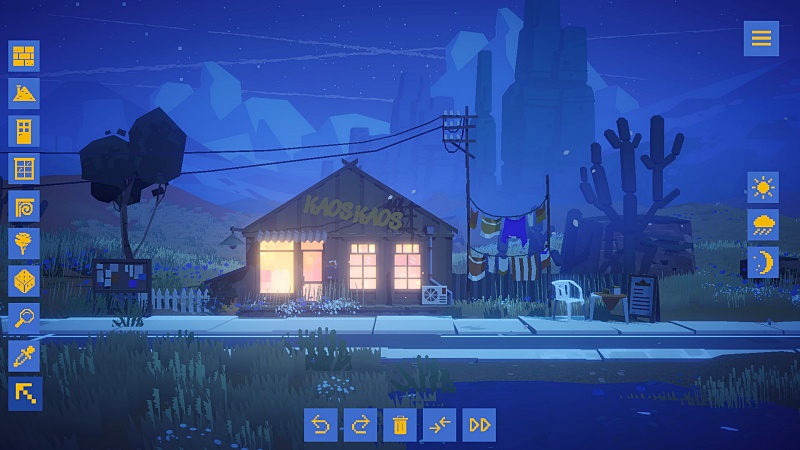Screen dimensions: 800x450
Task: Select the tree and plants tool
Action: [24, 243]
